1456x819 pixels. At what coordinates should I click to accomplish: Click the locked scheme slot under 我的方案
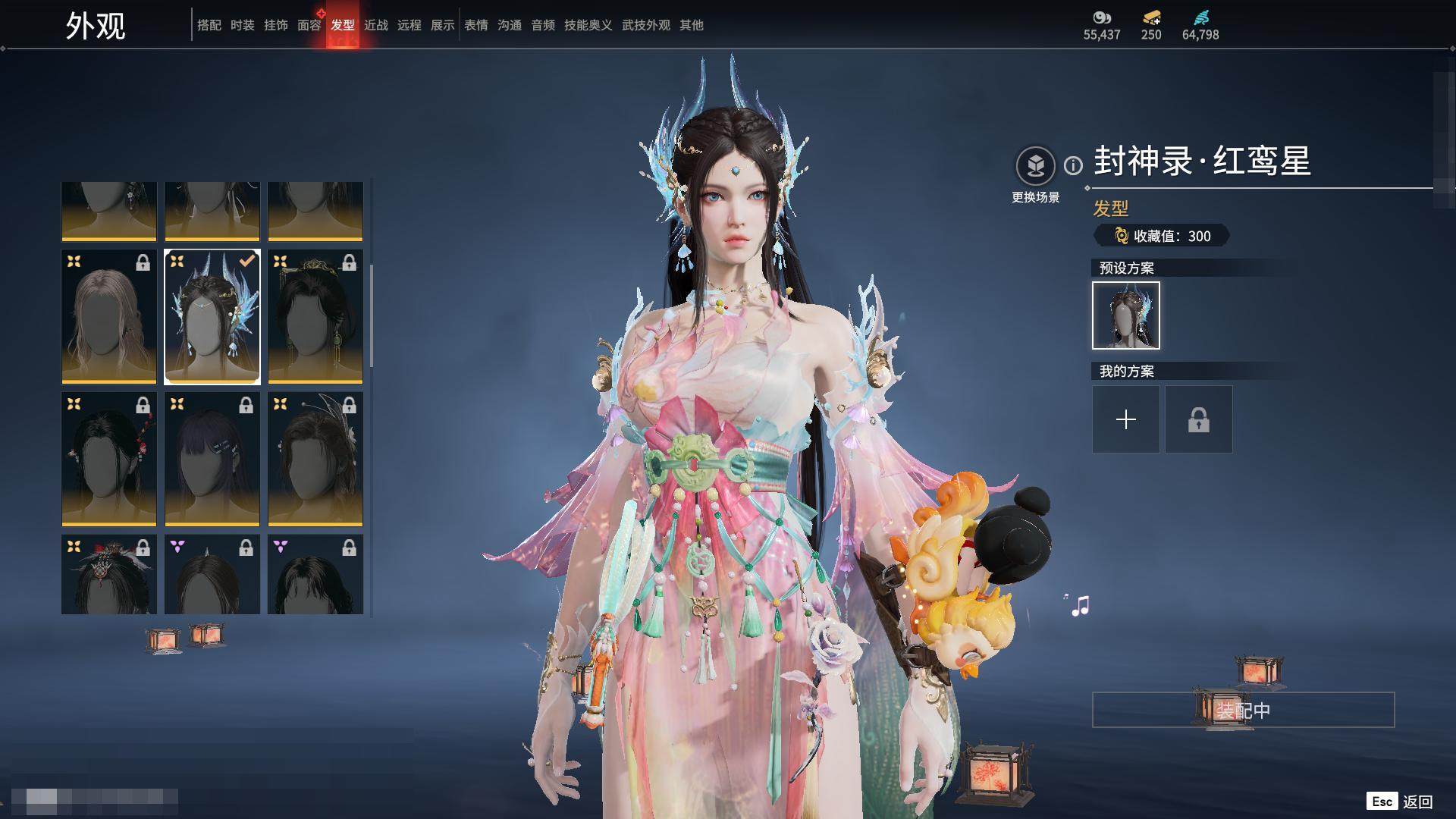pos(1198,419)
